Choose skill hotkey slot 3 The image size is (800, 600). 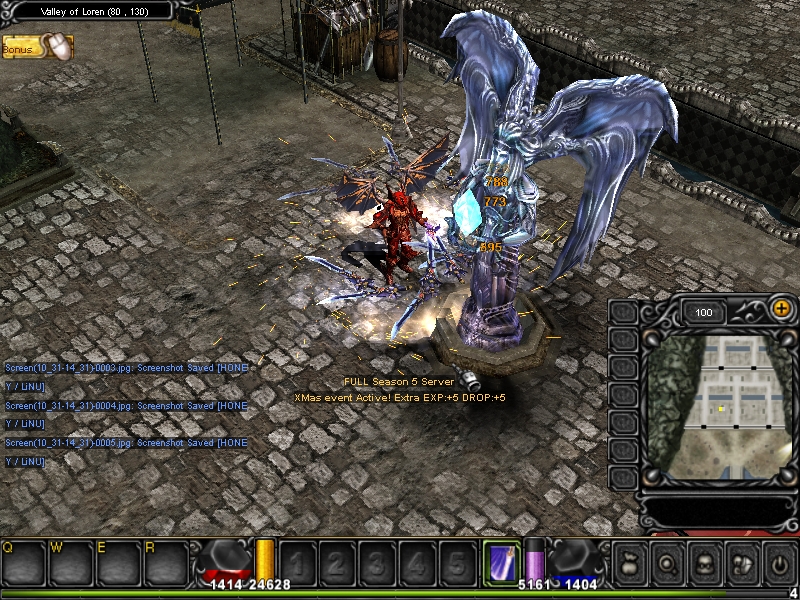pos(375,563)
